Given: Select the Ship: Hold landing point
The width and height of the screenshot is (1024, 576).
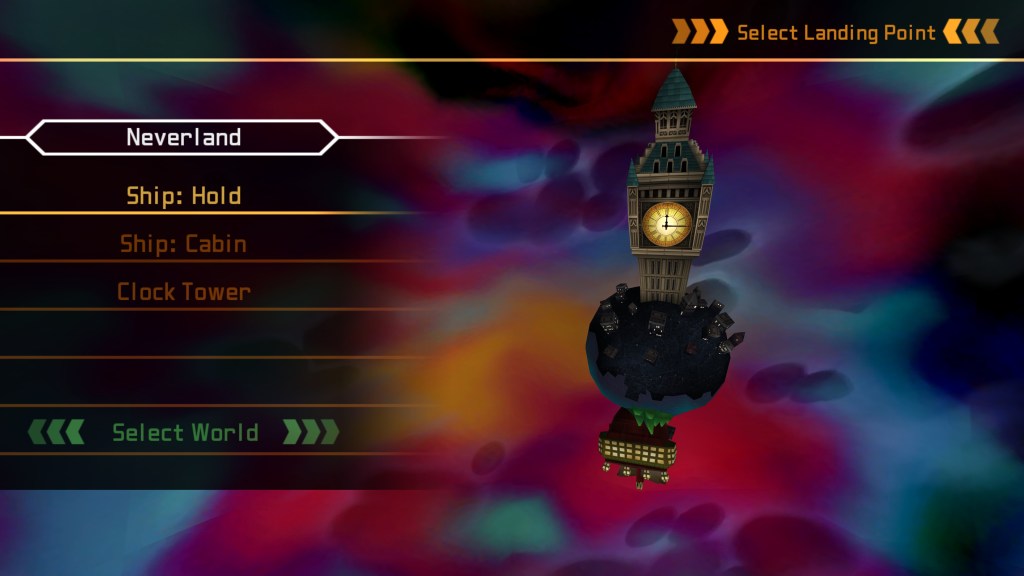Looking at the screenshot, I should pos(184,196).
